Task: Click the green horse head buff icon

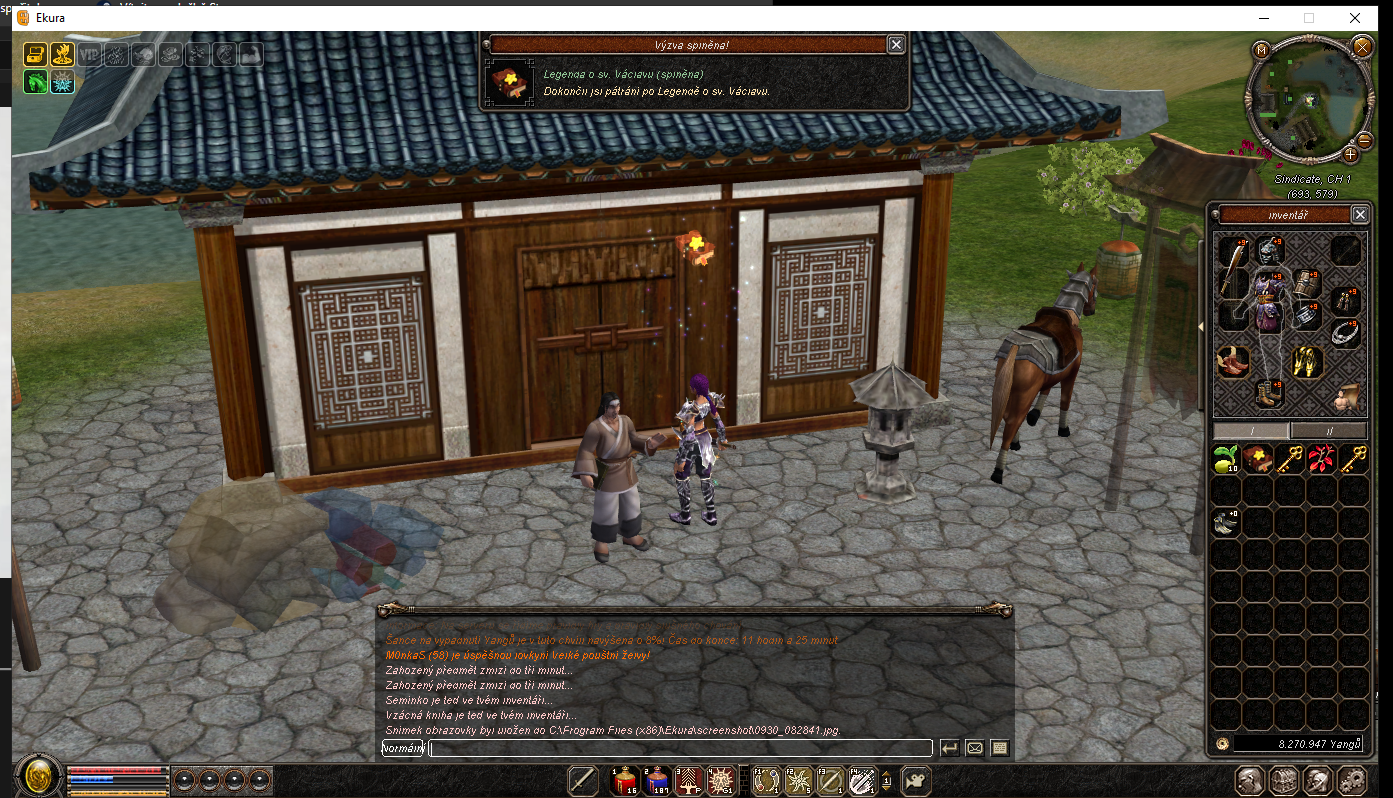Action: click(35, 82)
